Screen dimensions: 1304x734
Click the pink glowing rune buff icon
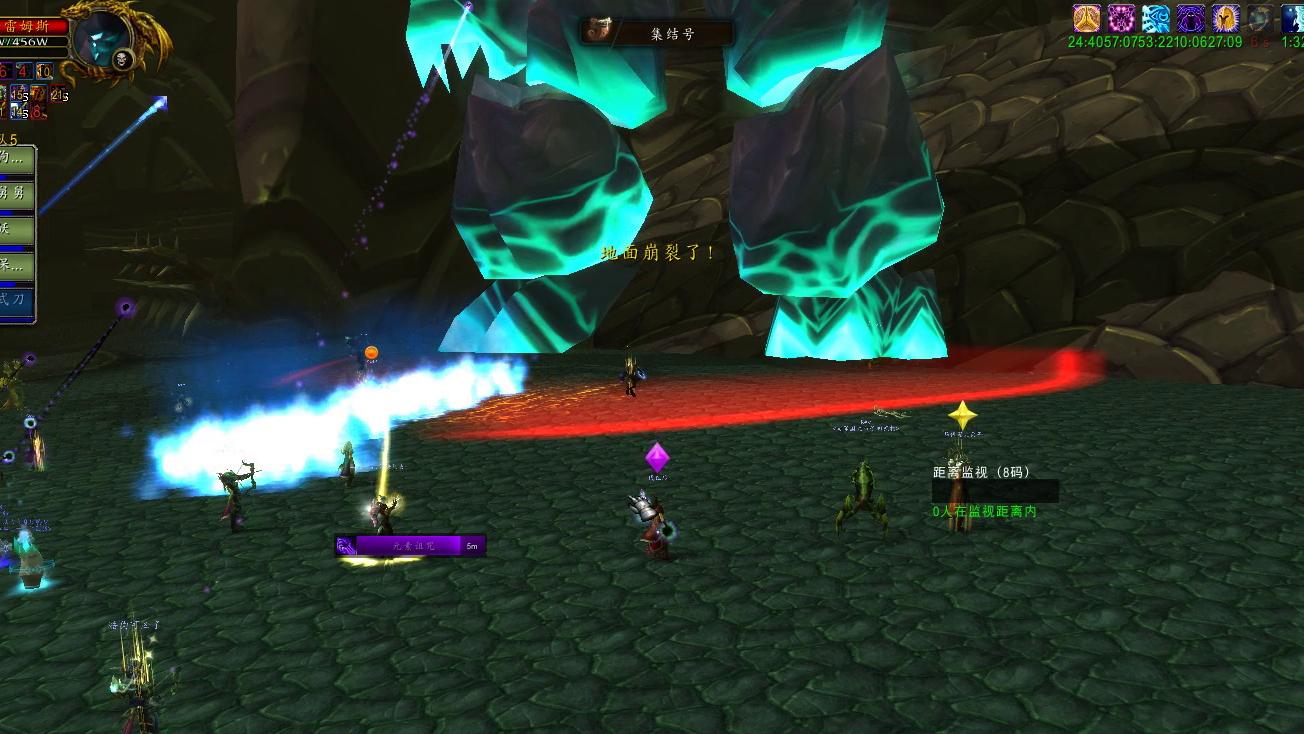click(x=1121, y=18)
